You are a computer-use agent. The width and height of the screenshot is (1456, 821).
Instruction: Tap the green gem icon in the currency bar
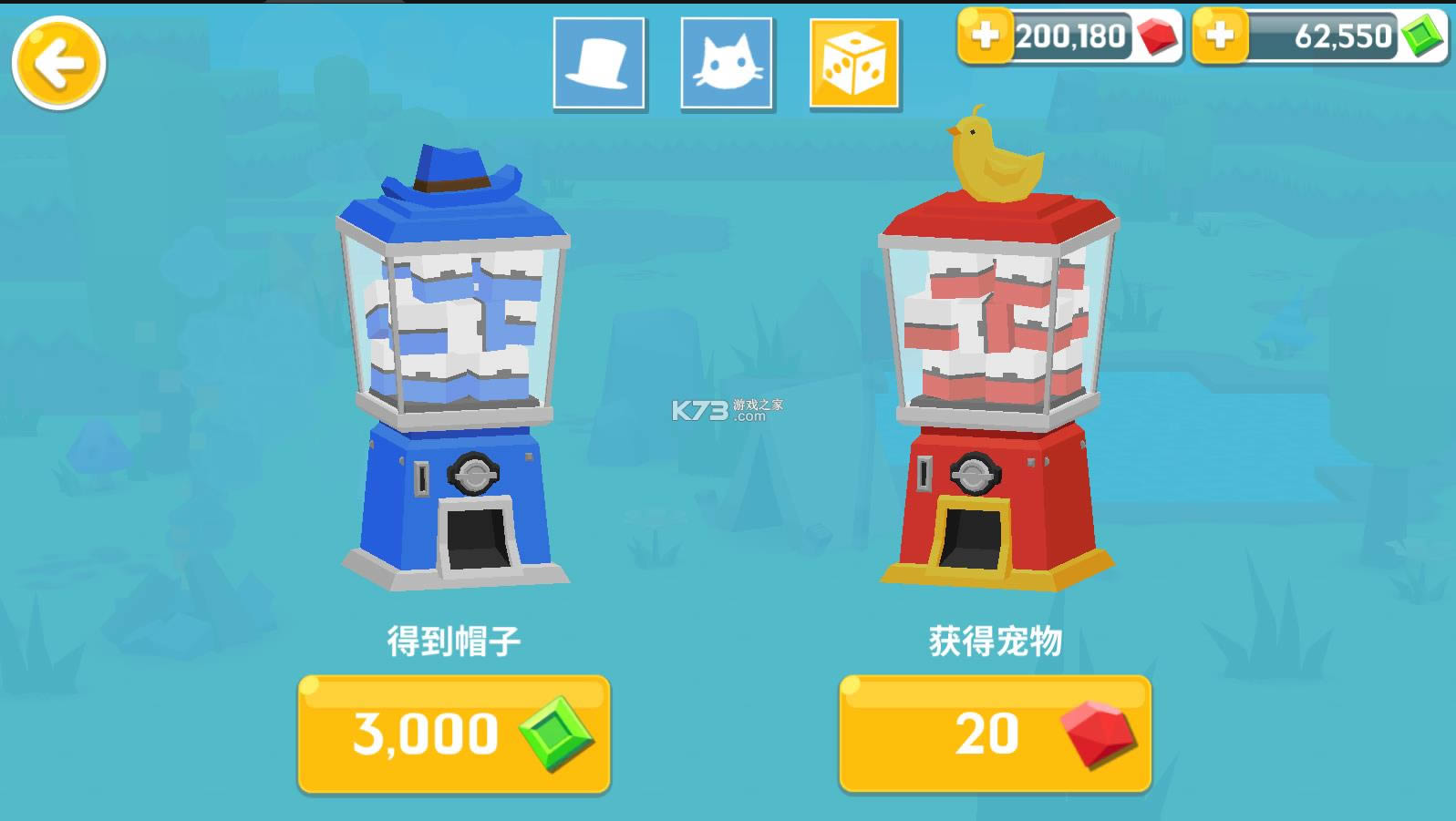(1423, 37)
